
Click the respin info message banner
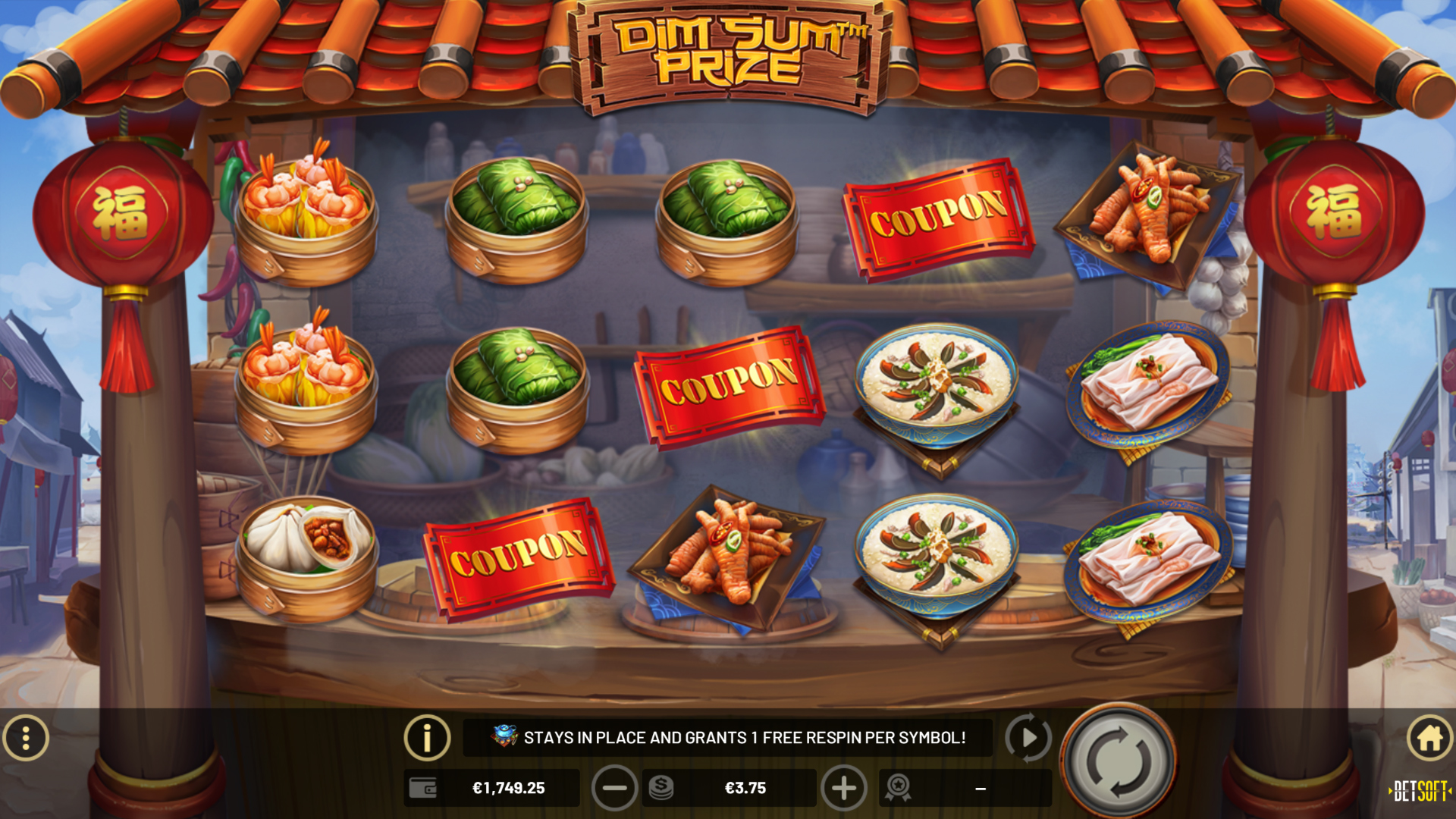(730, 736)
